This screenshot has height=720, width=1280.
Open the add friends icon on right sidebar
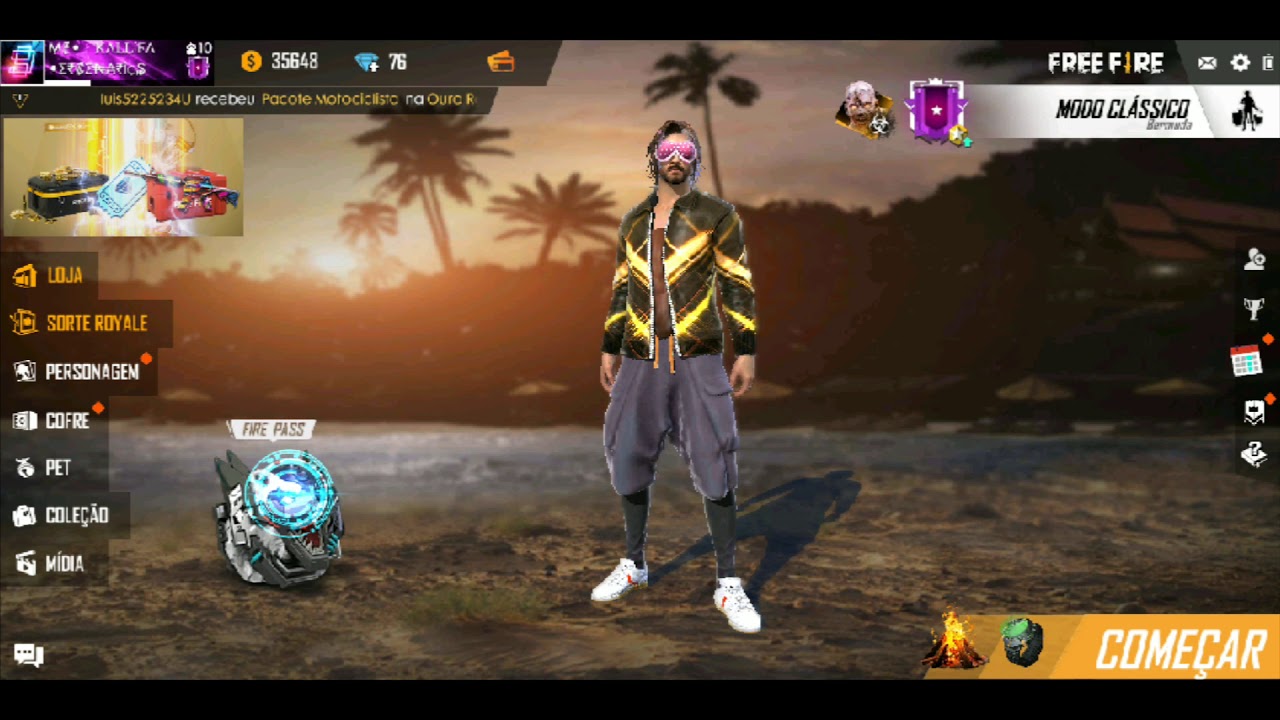pos(1255,259)
